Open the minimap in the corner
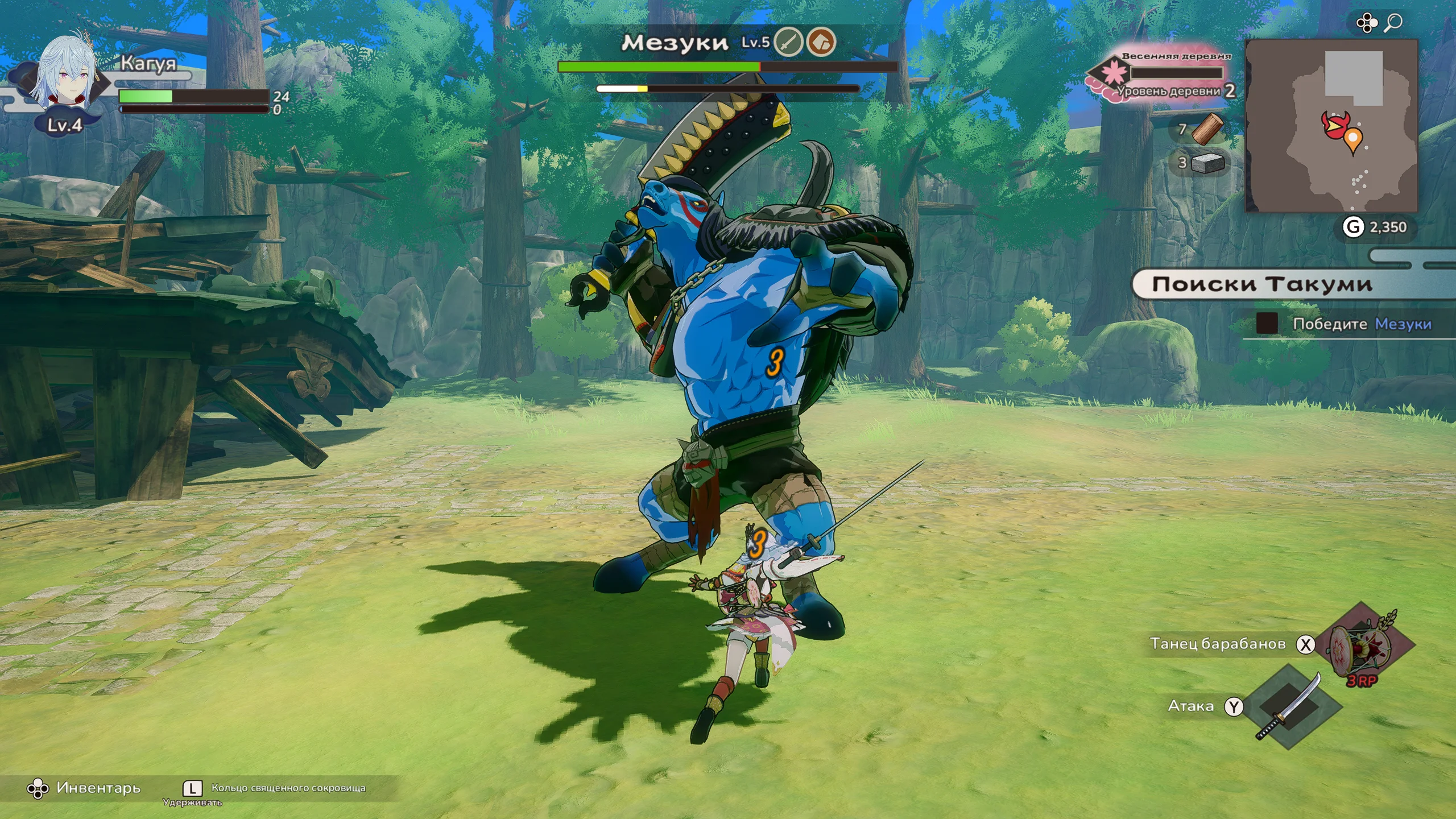Image resolution: width=1456 pixels, height=819 pixels. pyautogui.click(x=1331, y=126)
